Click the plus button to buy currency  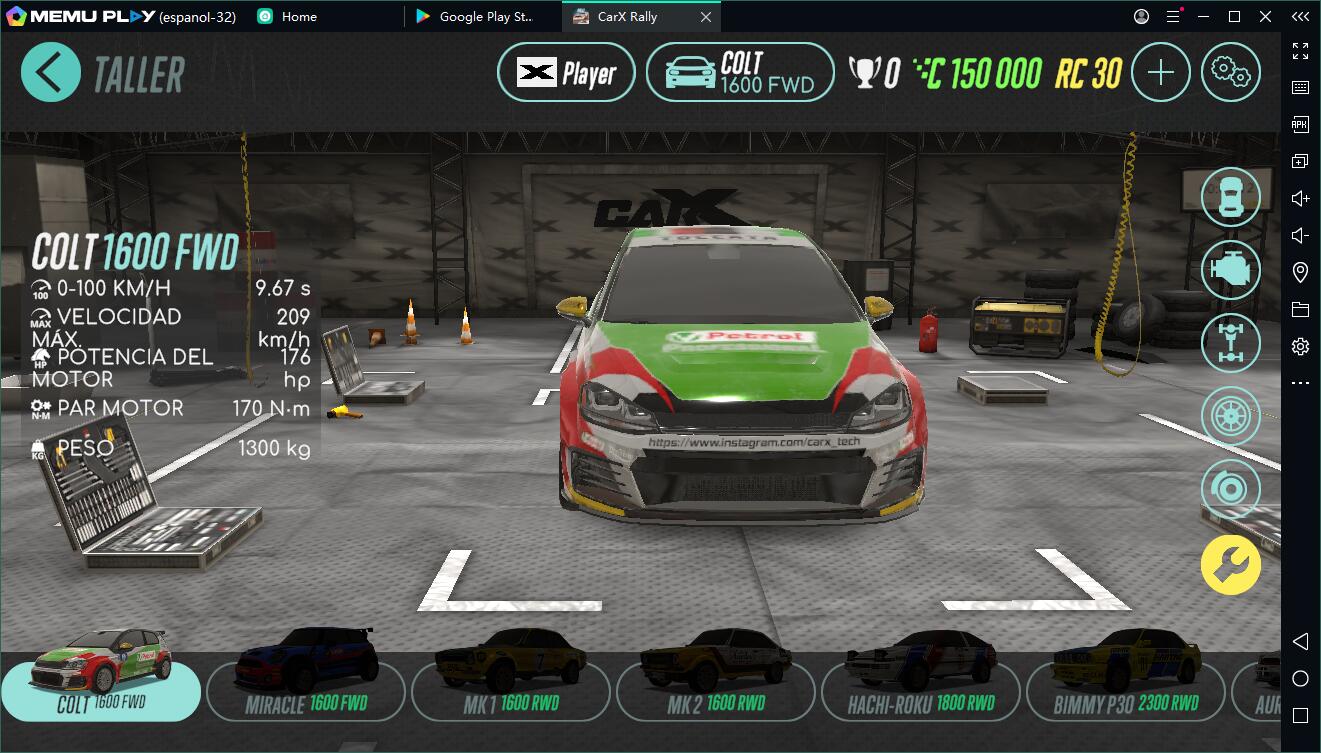[1160, 72]
